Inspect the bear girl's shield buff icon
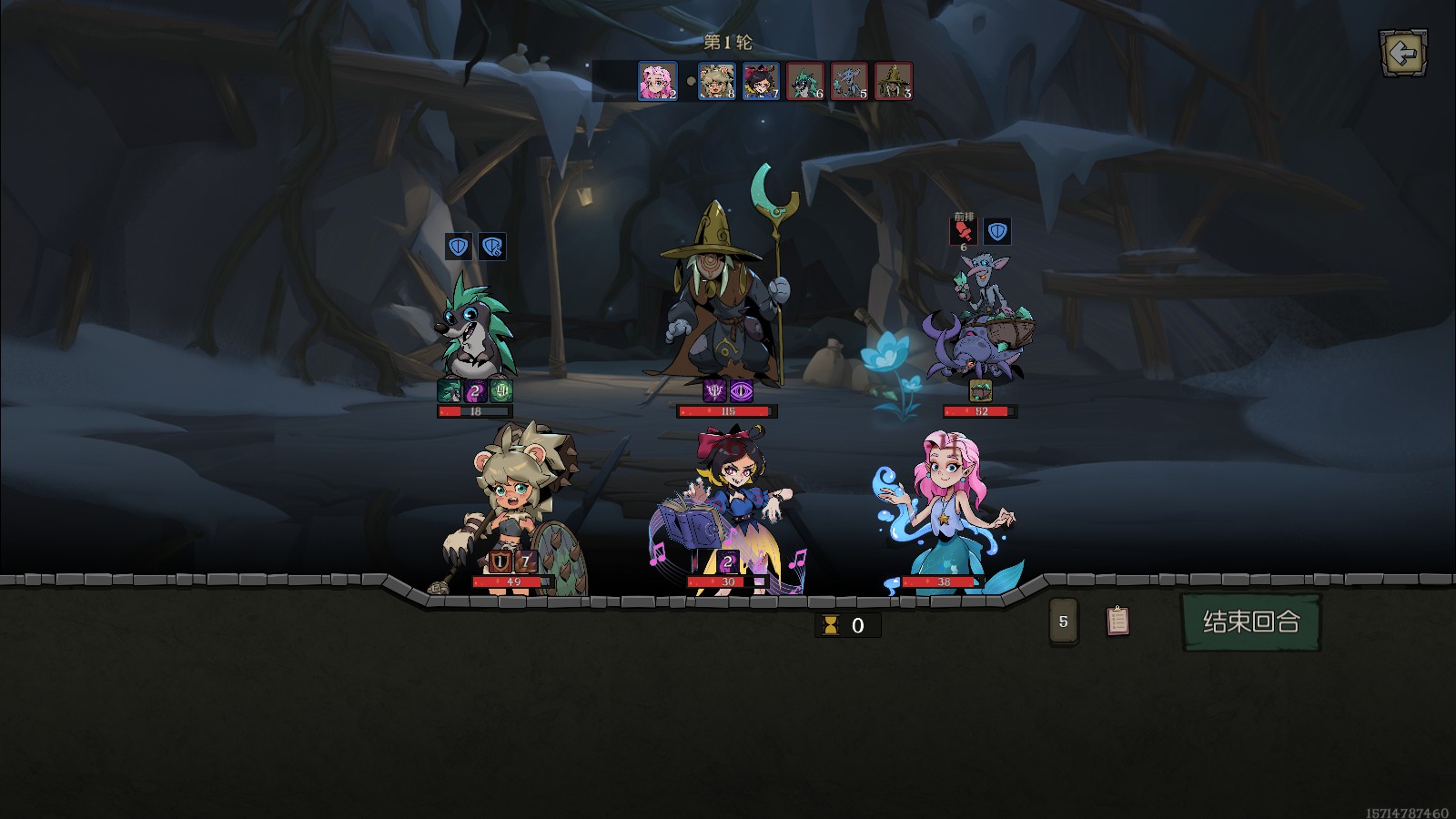Screen dimensions: 1456x819 point(499,561)
